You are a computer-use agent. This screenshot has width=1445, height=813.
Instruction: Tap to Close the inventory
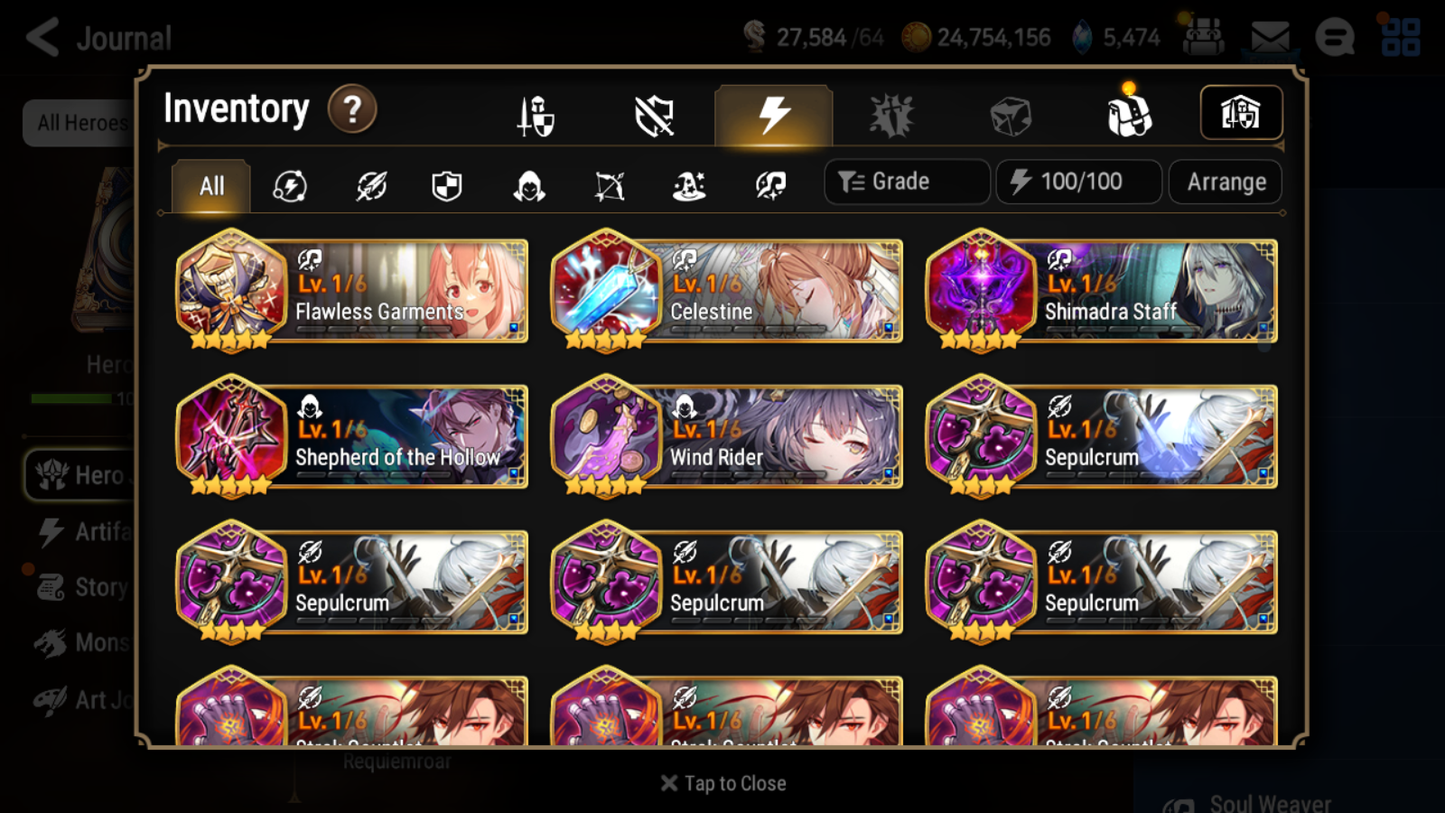pos(722,783)
